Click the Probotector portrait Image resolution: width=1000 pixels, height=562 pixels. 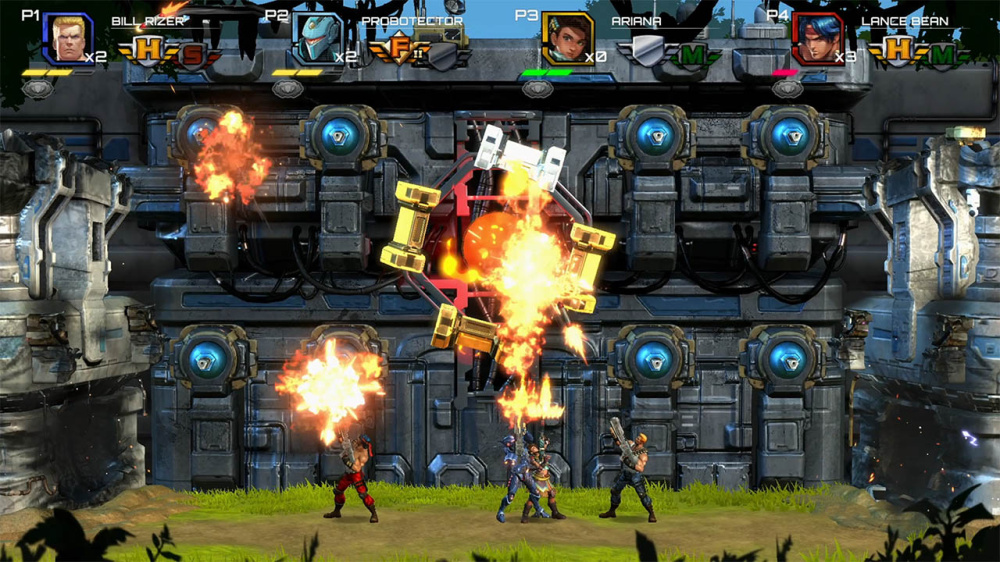pos(318,39)
